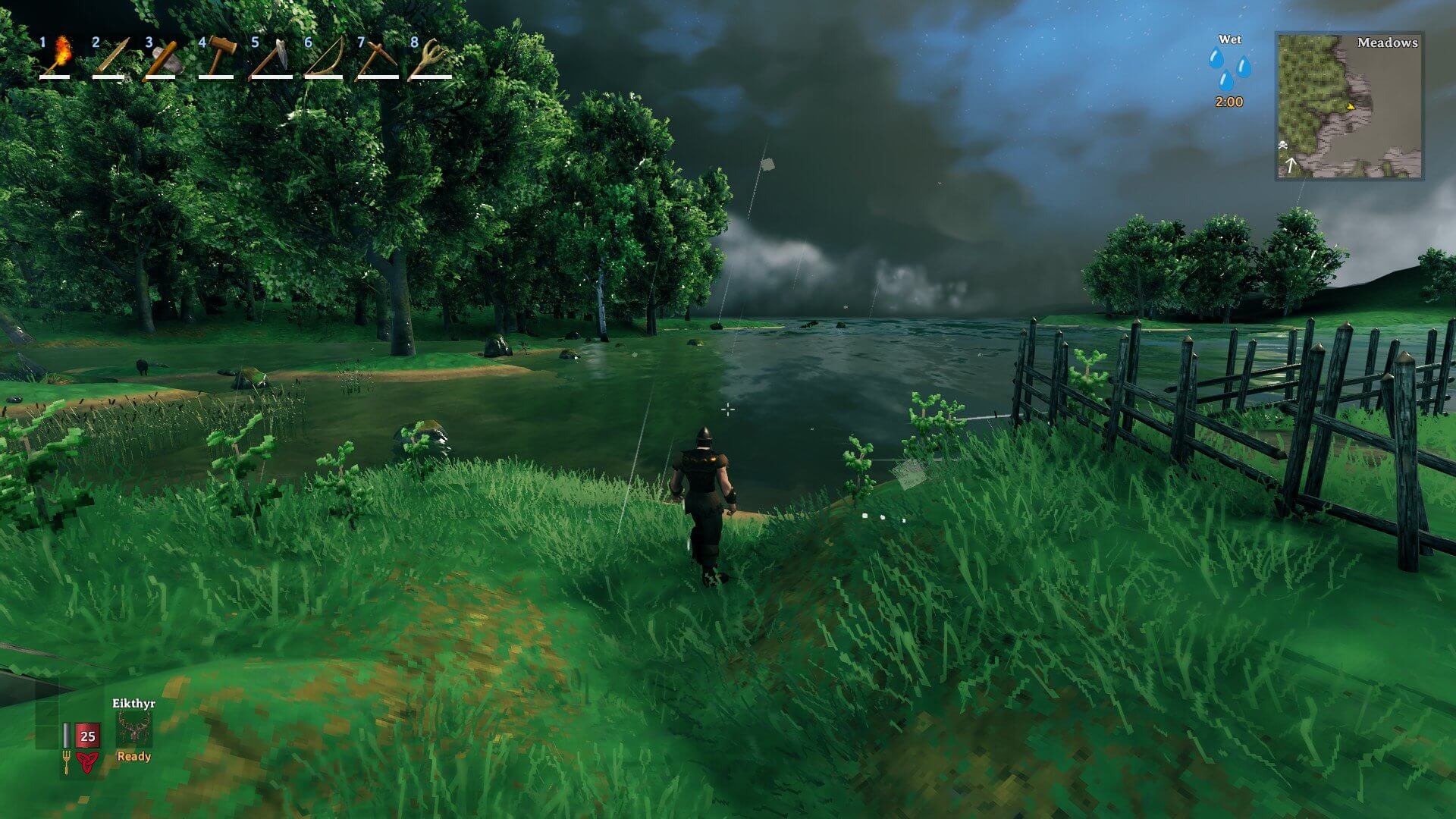Activate the Eikthyr forsaken power
Screen dimensions: 1456x819
pos(134,730)
